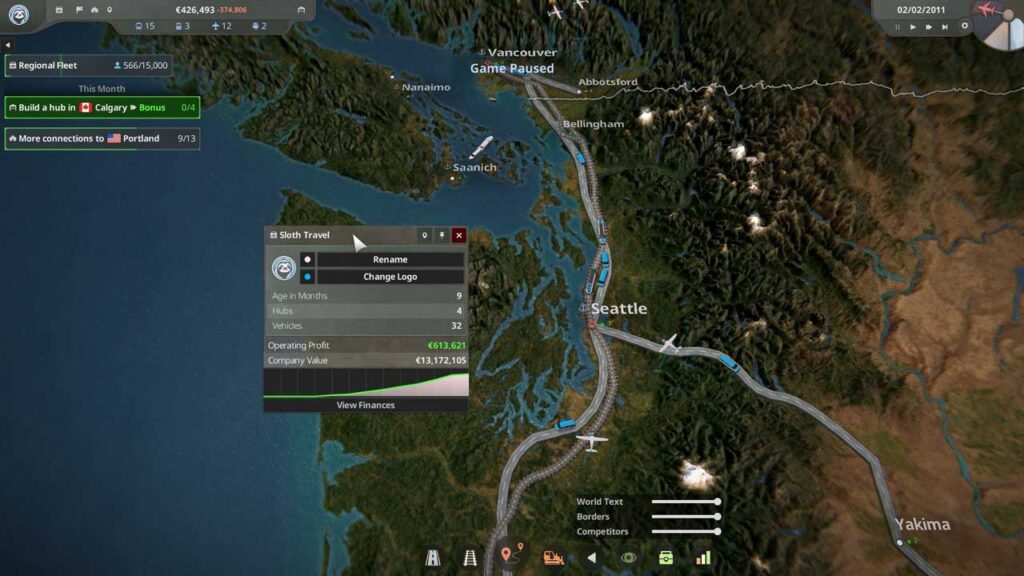
Task: Open the route planning tool with map pins
Action: 511,553
